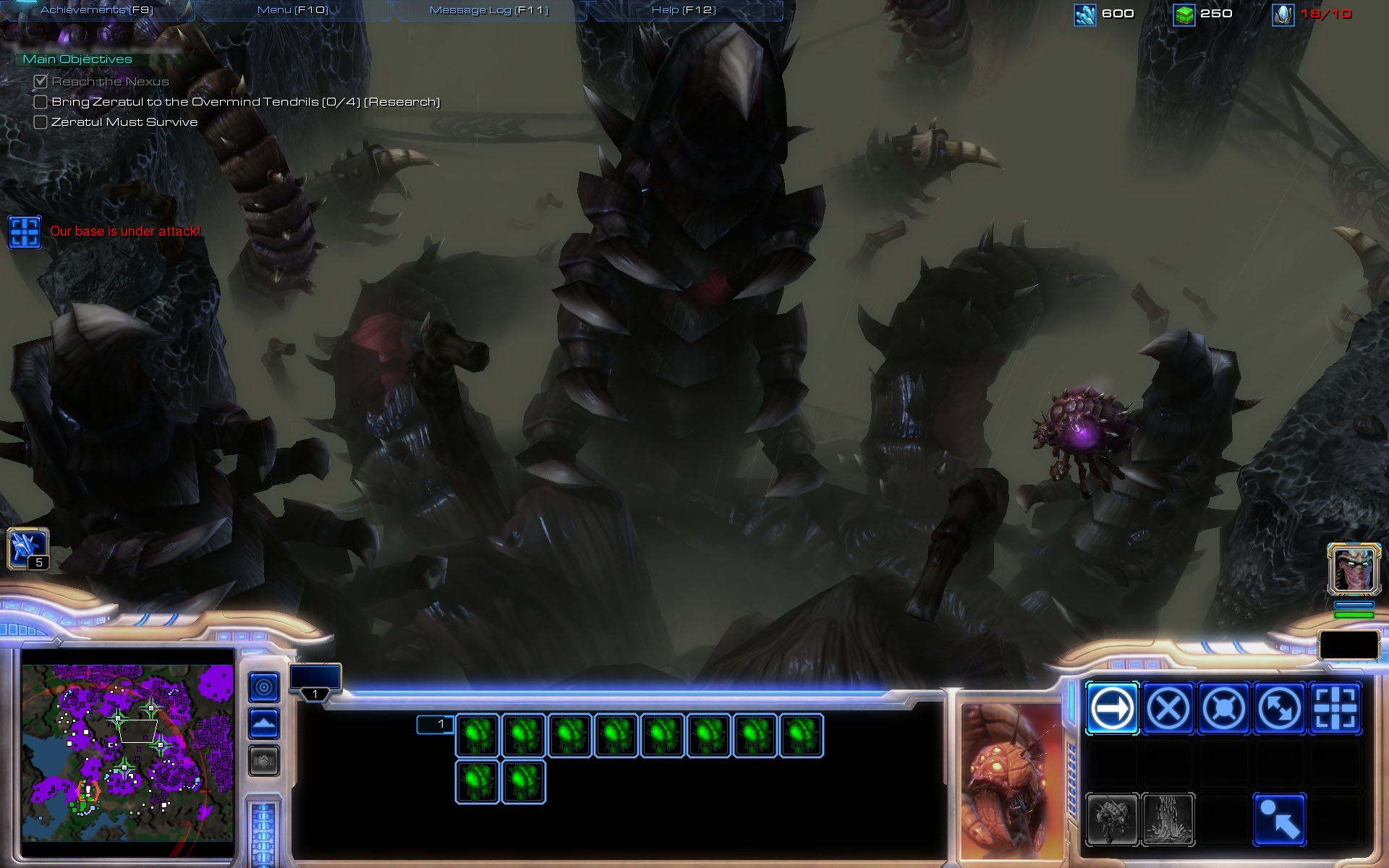Click the Main Objectives header

tap(77, 59)
